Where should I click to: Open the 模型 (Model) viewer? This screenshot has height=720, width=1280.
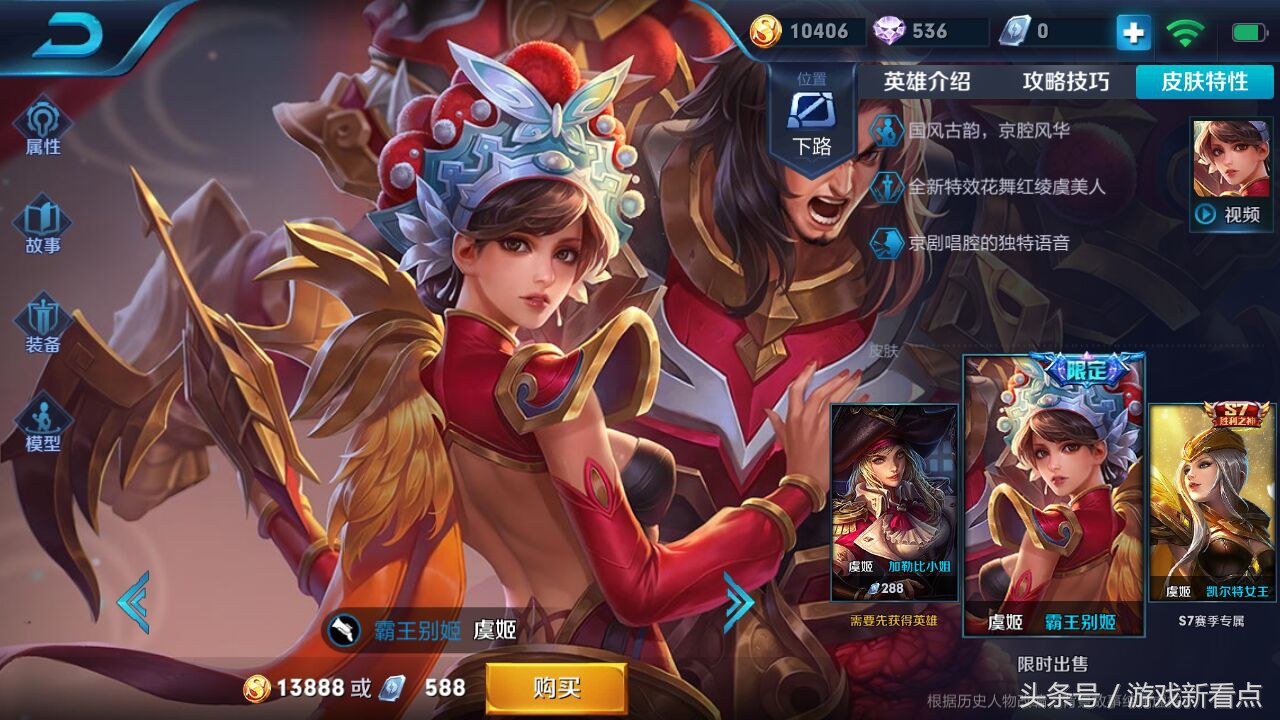tap(40, 420)
